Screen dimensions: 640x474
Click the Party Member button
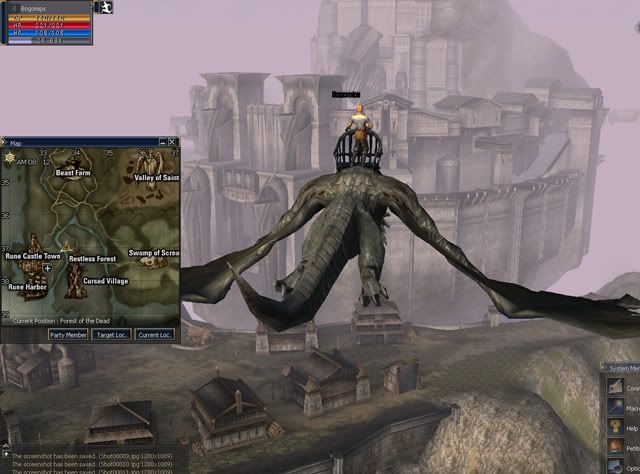pyautogui.click(x=69, y=334)
